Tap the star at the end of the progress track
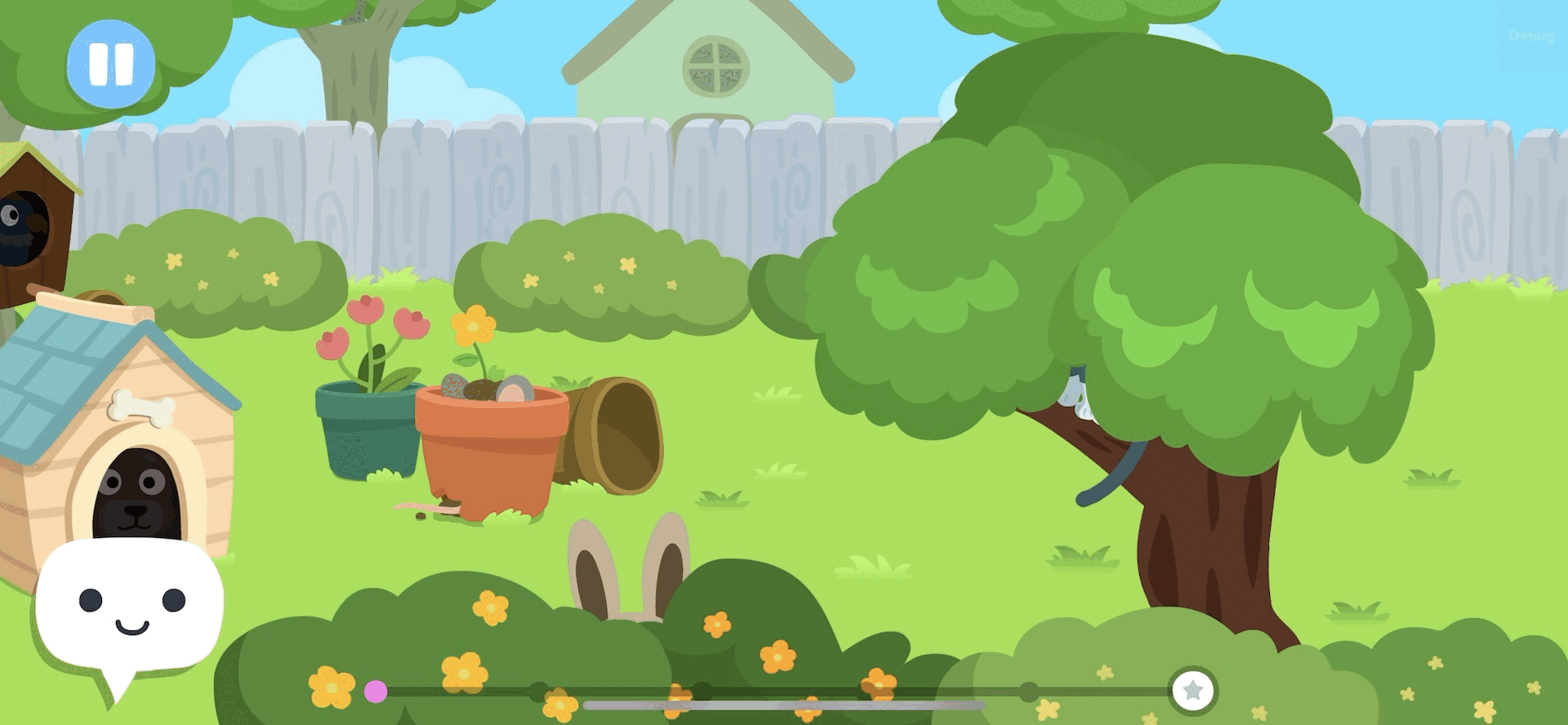 [1192, 692]
